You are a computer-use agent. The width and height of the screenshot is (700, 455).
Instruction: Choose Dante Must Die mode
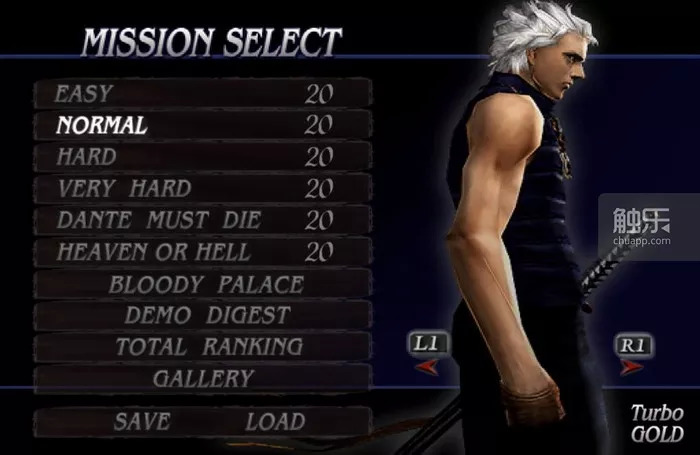click(200, 220)
